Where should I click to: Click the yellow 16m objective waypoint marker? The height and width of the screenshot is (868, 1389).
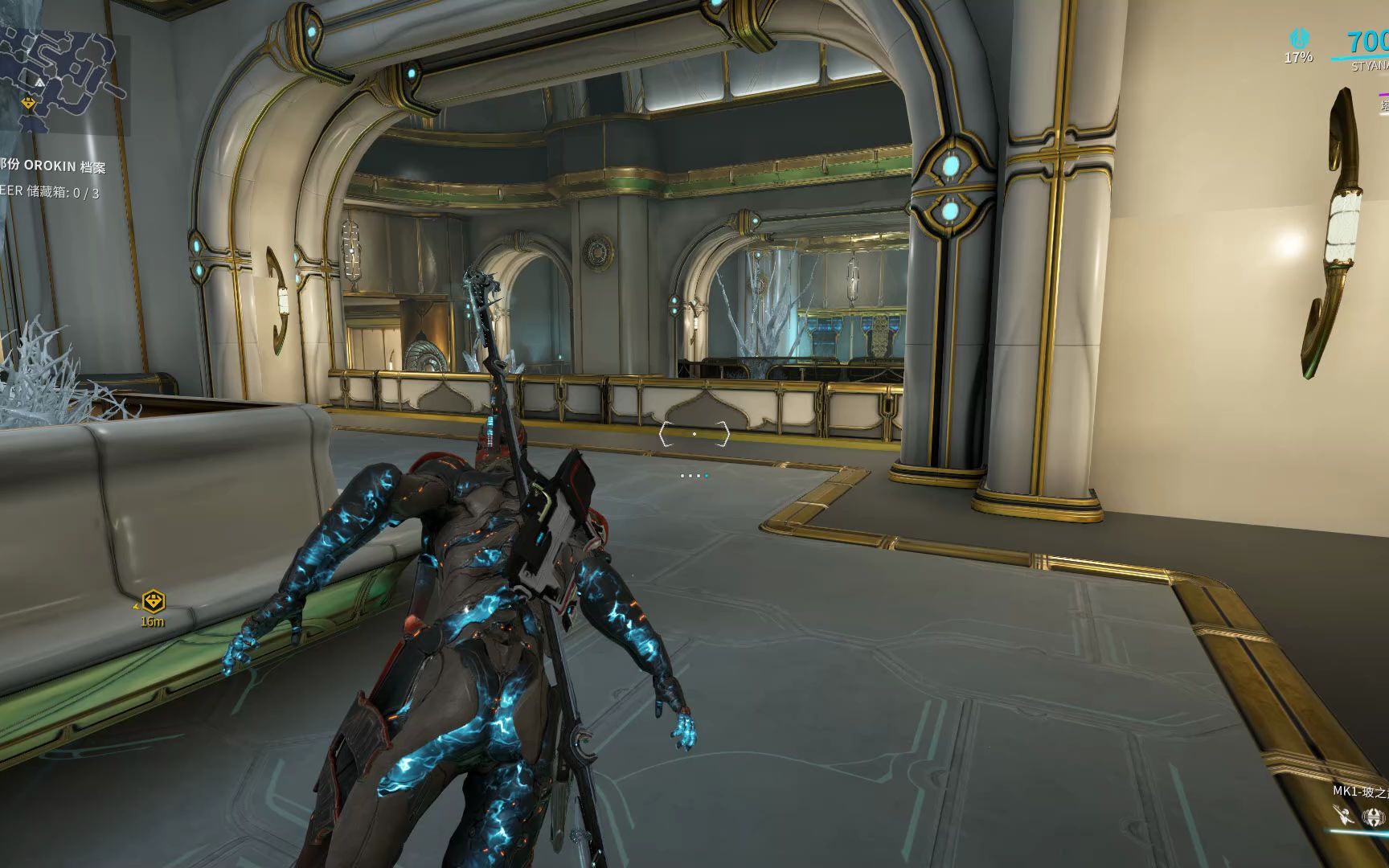[153, 601]
